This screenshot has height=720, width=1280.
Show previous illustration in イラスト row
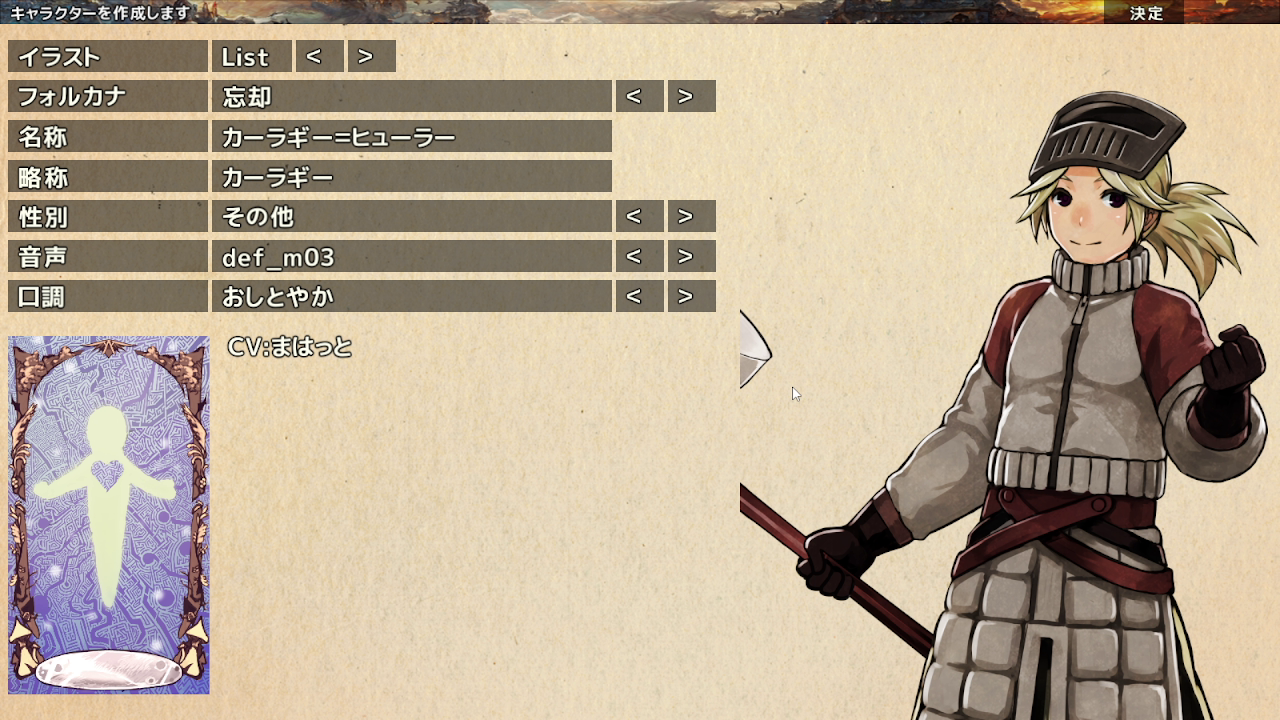pyautogui.click(x=319, y=57)
